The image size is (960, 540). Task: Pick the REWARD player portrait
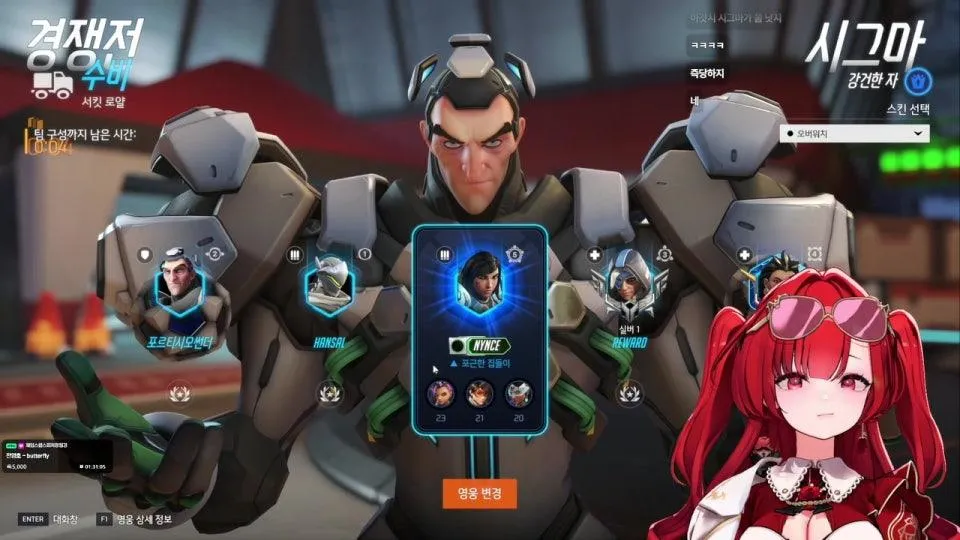629,287
